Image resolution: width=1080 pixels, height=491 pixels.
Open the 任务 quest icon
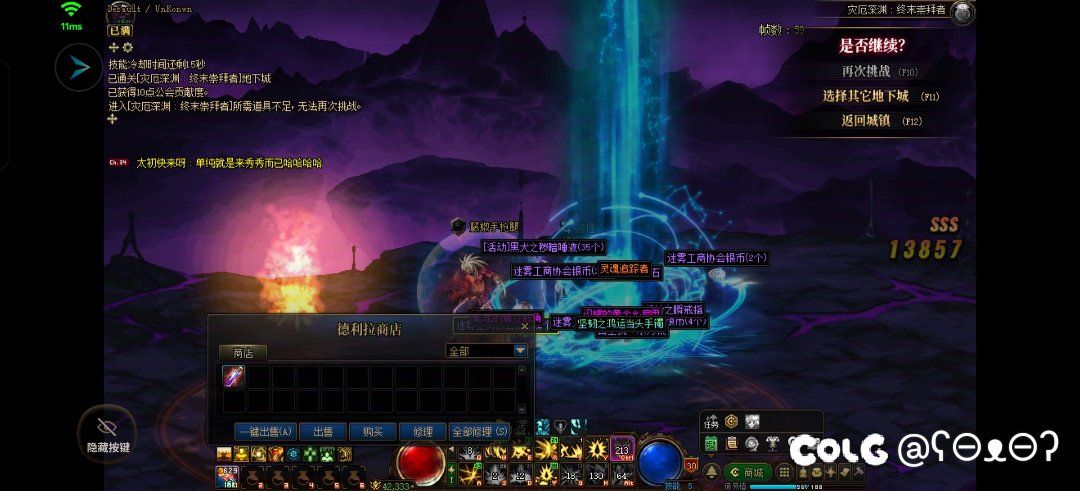point(712,422)
